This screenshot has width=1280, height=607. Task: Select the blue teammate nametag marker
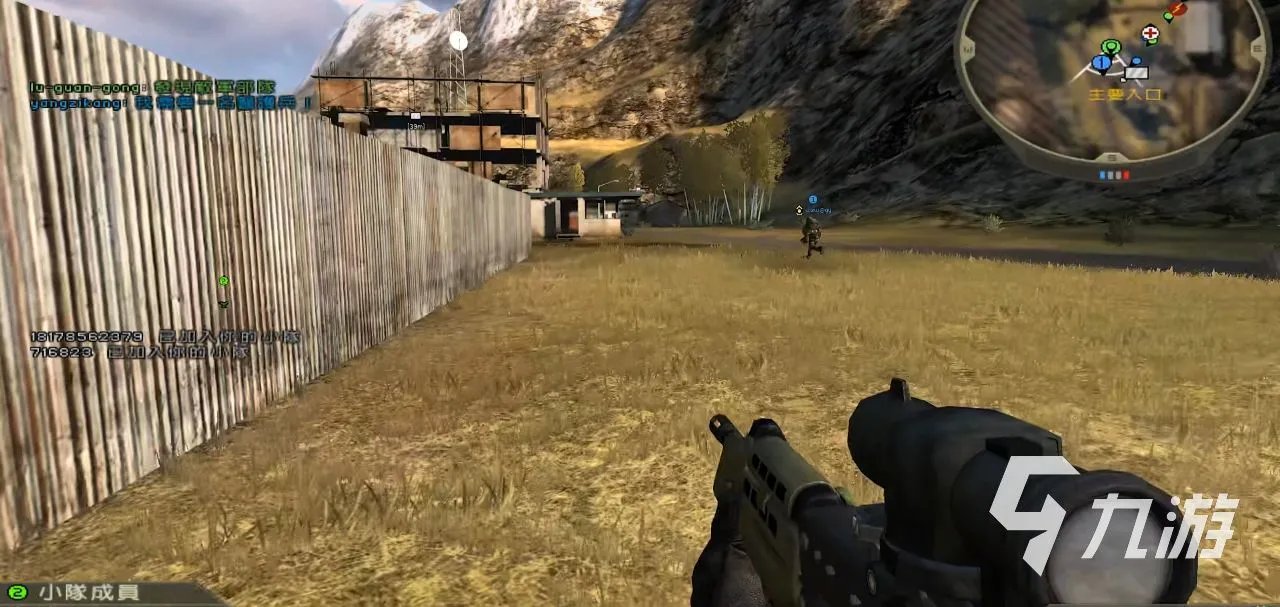(x=813, y=200)
